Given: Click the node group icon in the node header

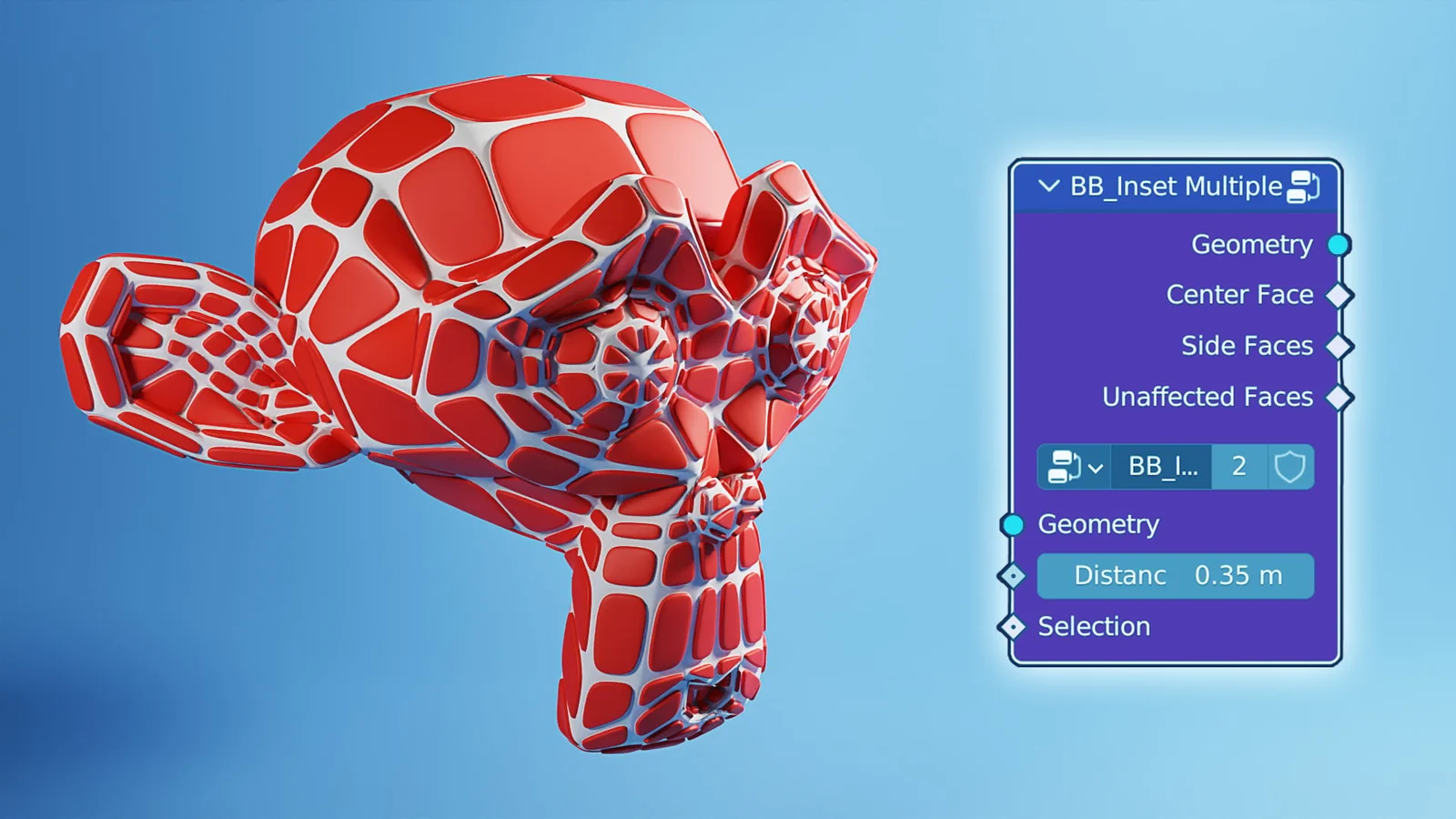Looking at the screenshot, I should (x=1305, y=187).
